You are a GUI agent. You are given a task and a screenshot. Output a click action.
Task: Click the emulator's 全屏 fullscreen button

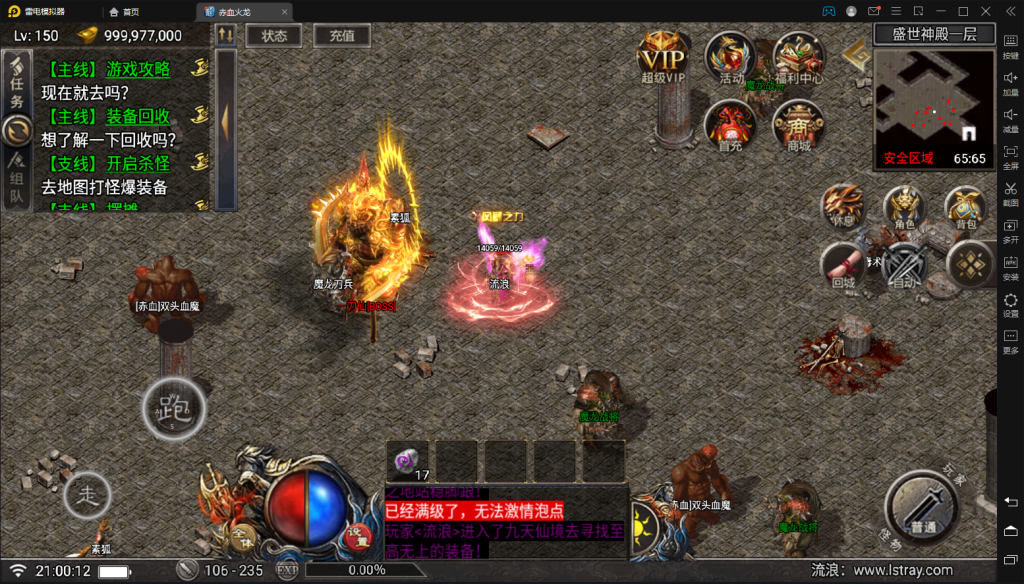(1010, 156)
